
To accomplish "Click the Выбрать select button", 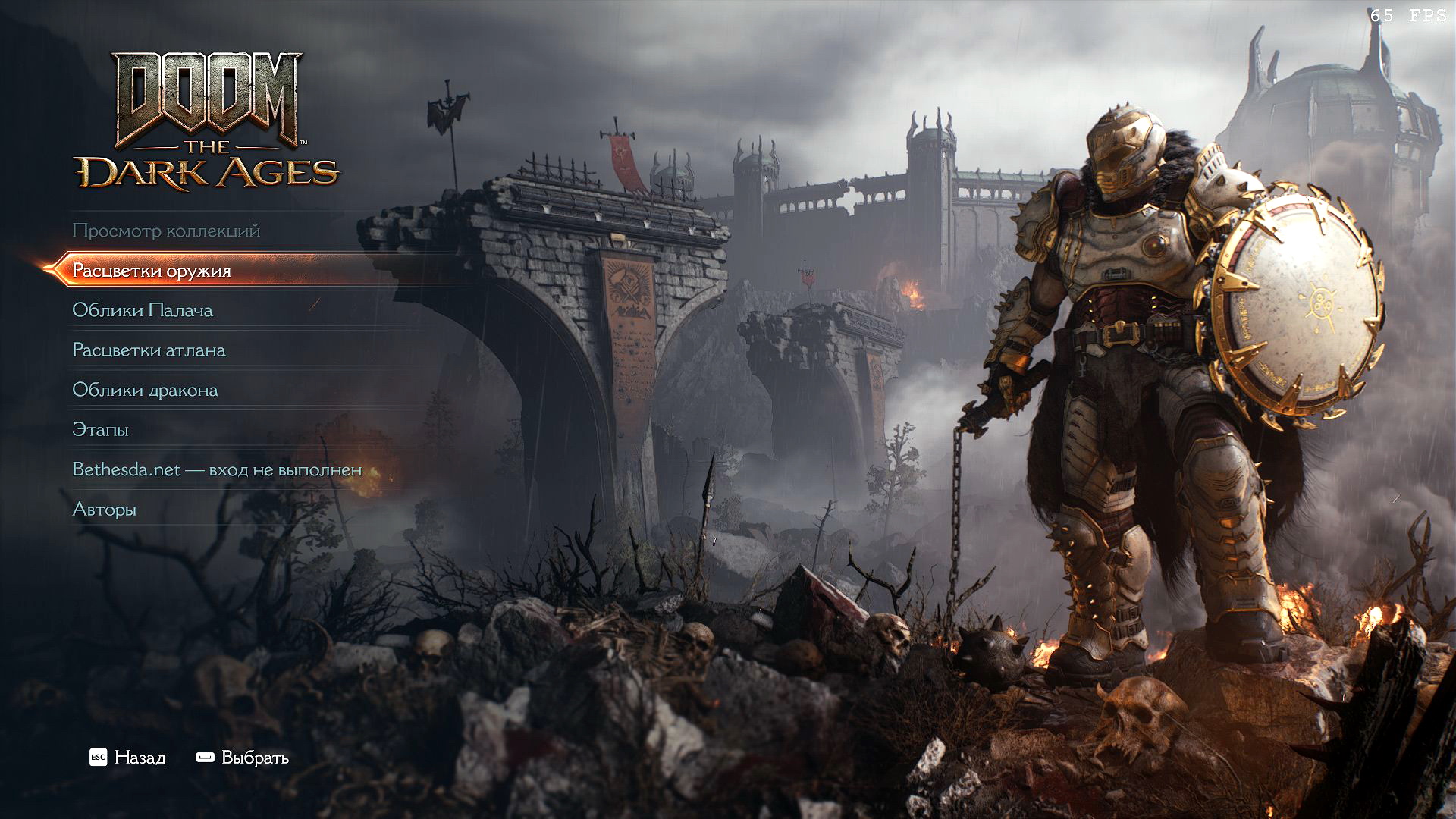I will coord(243,758).
